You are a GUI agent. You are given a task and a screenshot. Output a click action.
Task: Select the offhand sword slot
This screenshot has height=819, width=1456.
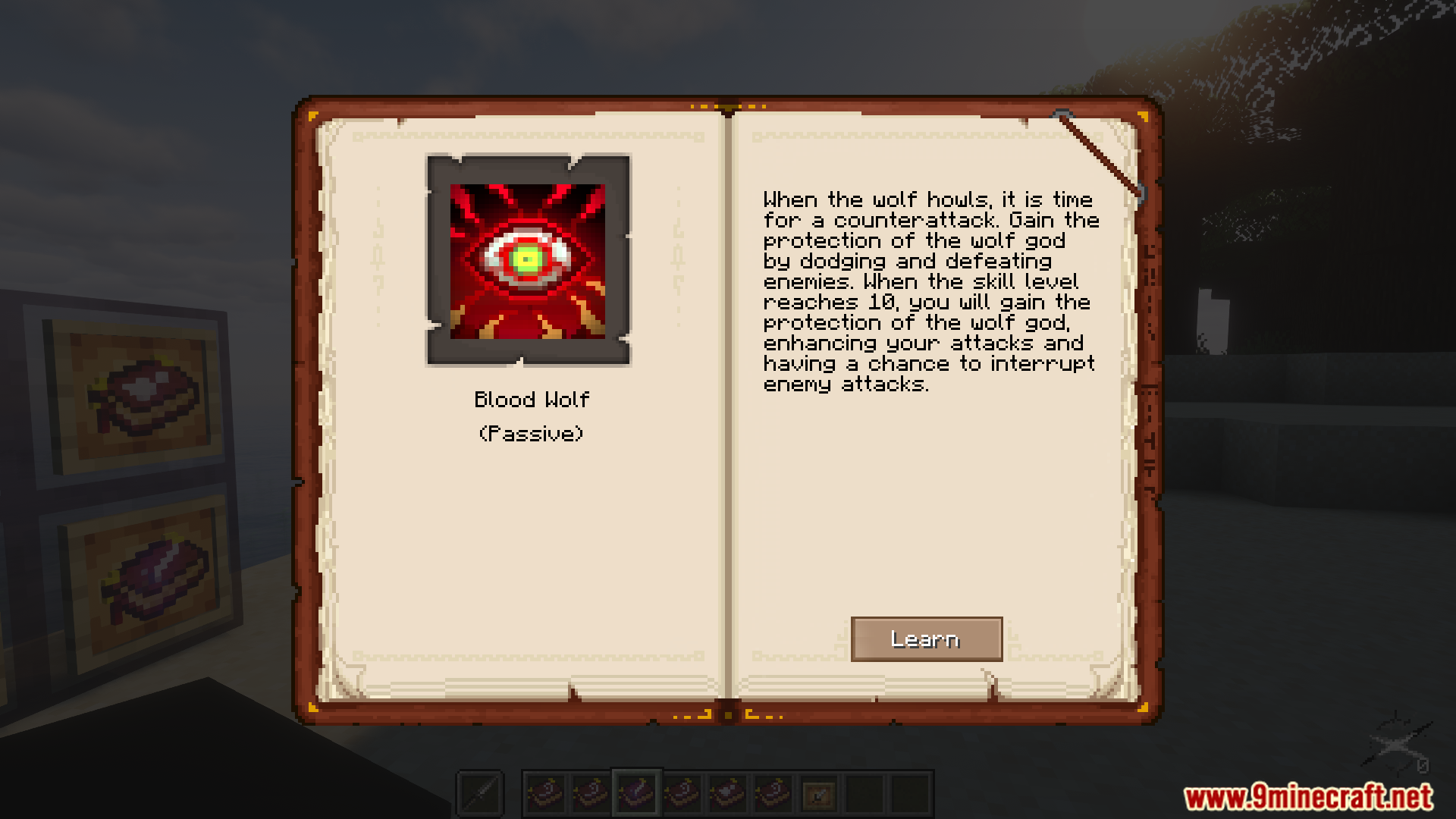click(480, 794)
